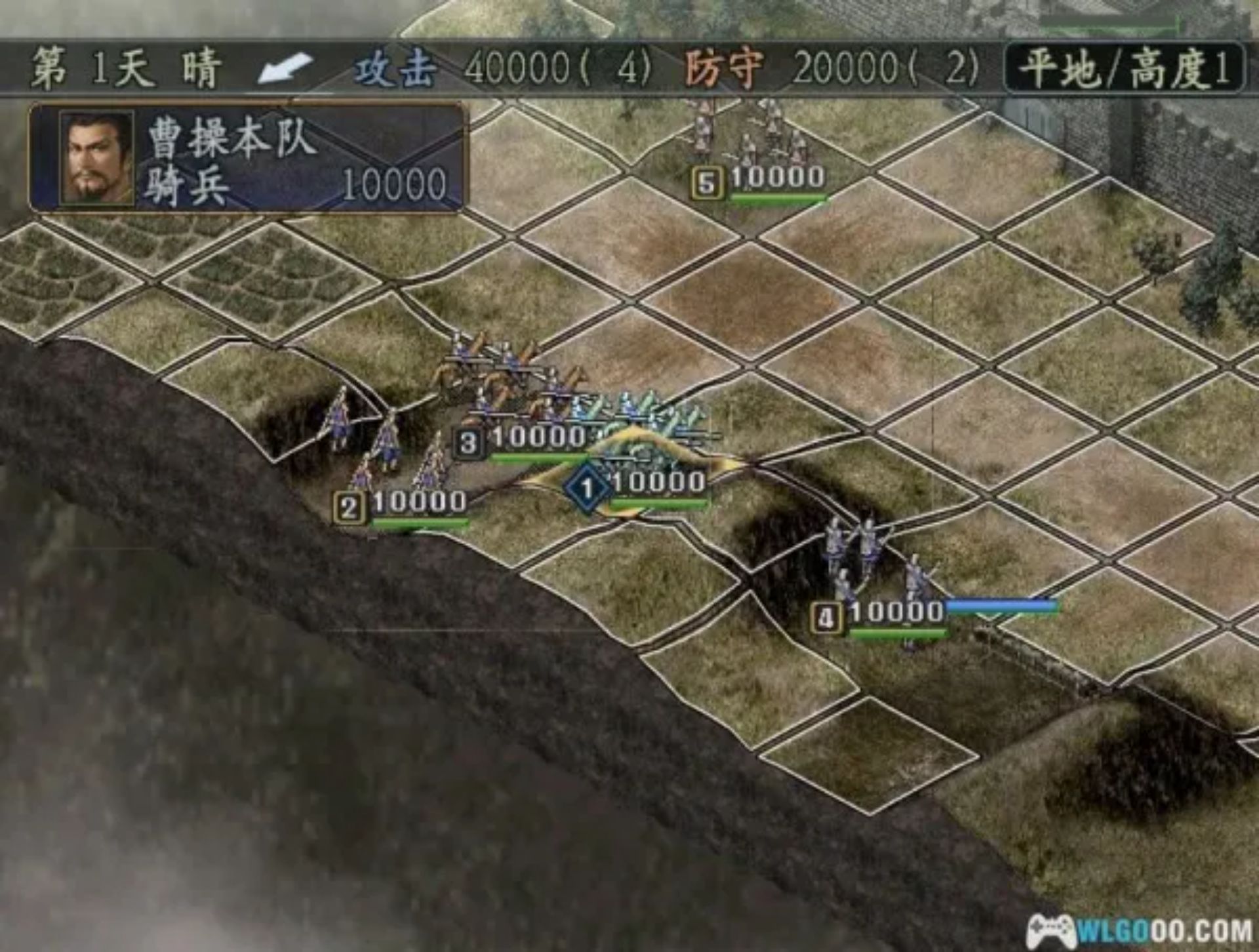Toggle the diamond highlight on unit 1
The width and height of the screenshot is (1259, 952).
[588, 485]
